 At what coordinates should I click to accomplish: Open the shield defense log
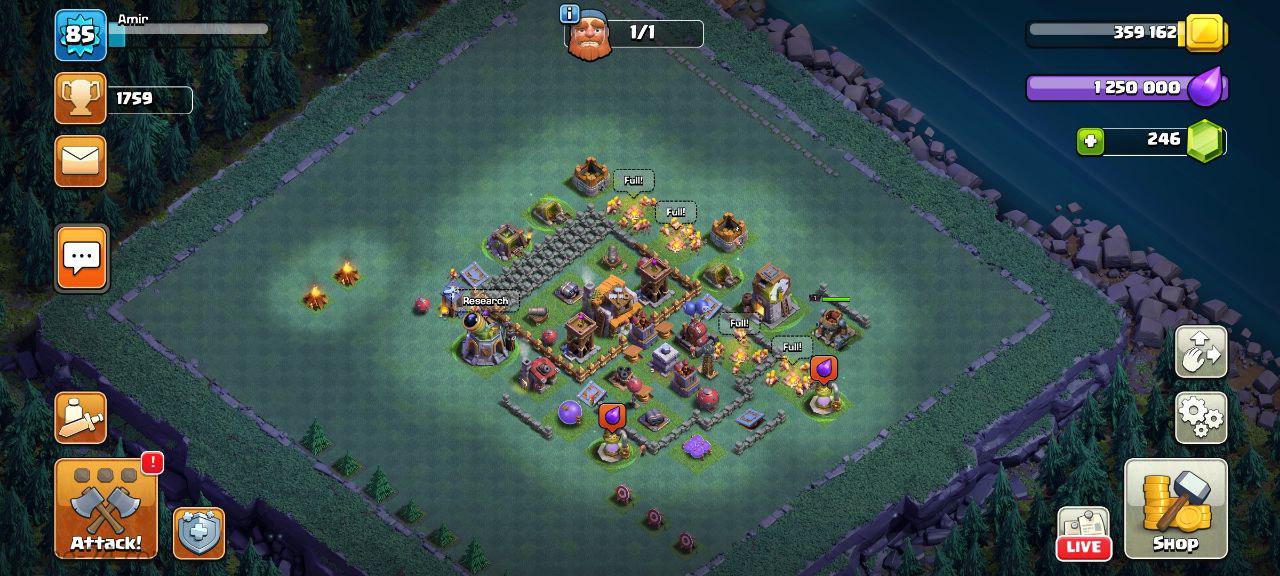[198, 533]
